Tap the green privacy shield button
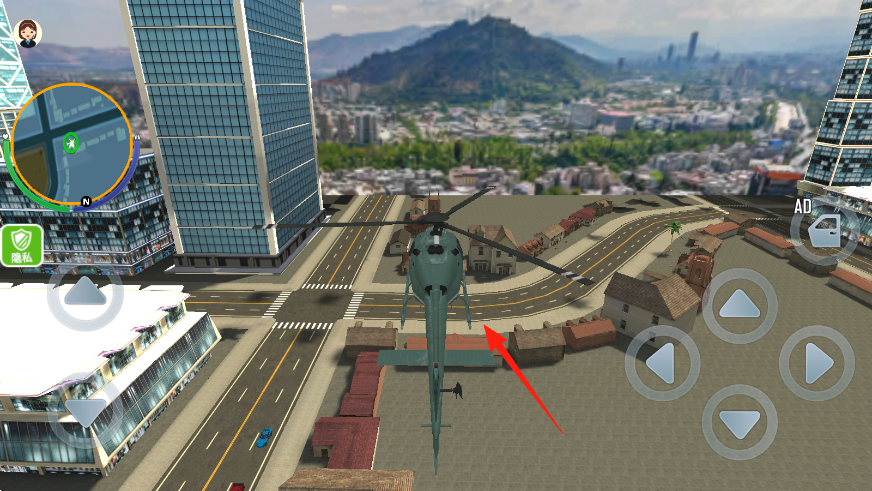 [21, 245]
